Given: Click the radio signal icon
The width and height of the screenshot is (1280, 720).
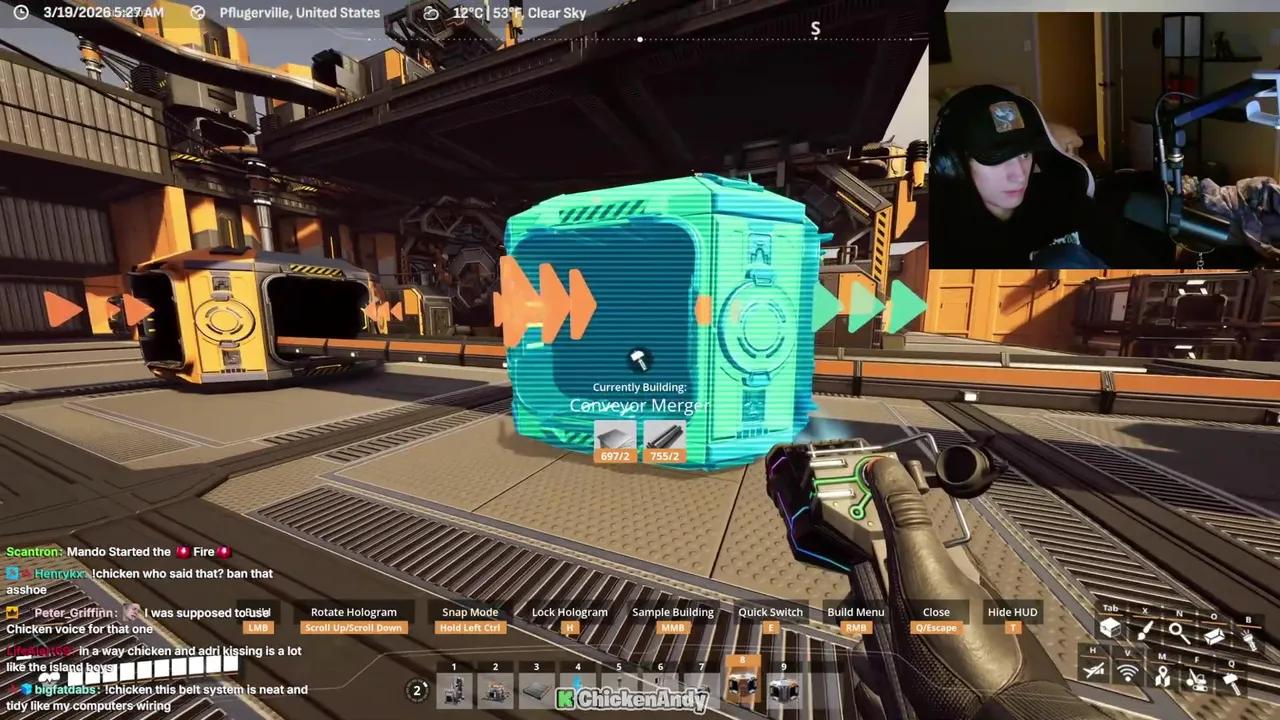Looking at the screenshot, I should point(1127,673).
